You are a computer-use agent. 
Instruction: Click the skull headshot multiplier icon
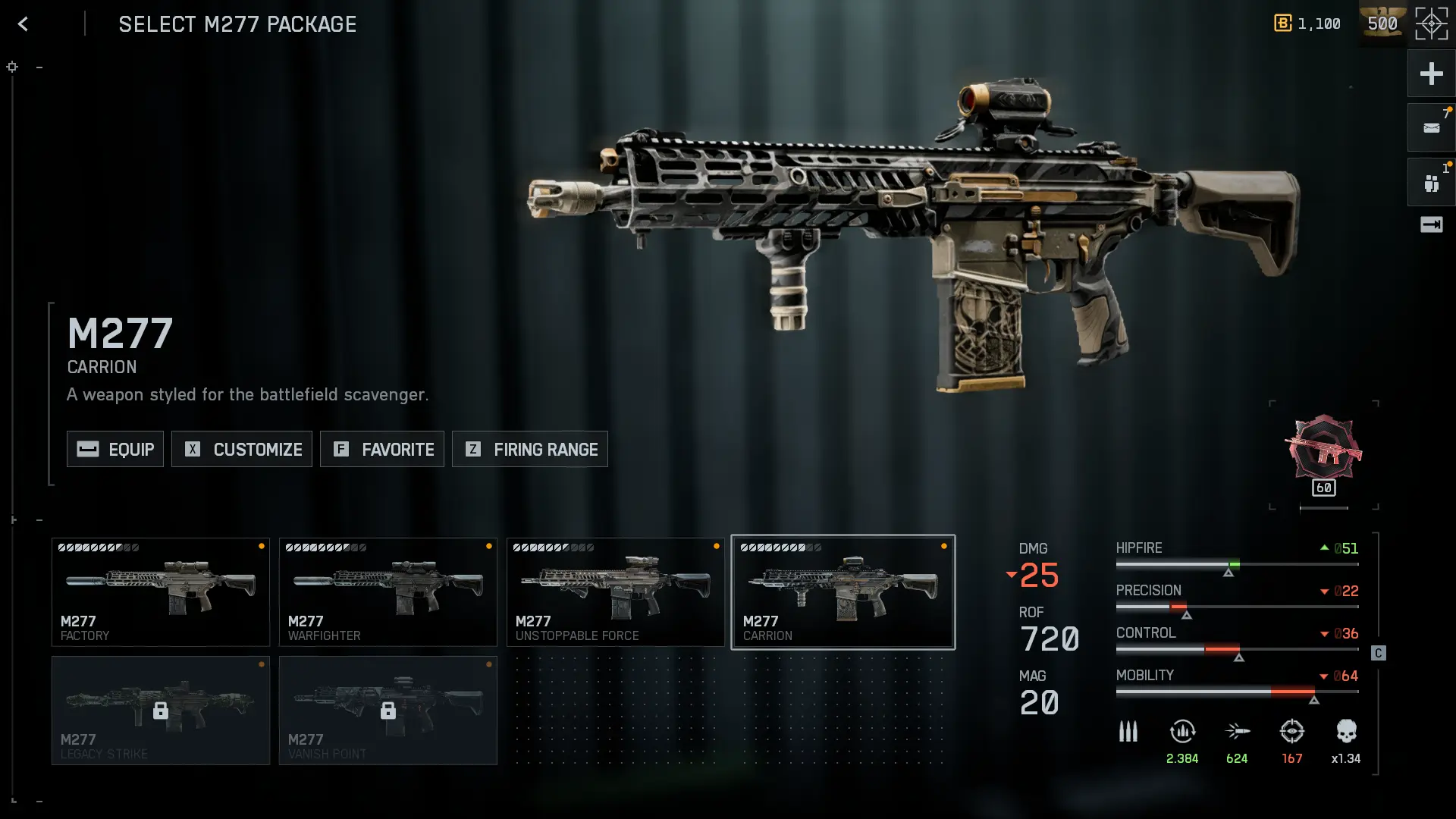[x=1346, y=733]
